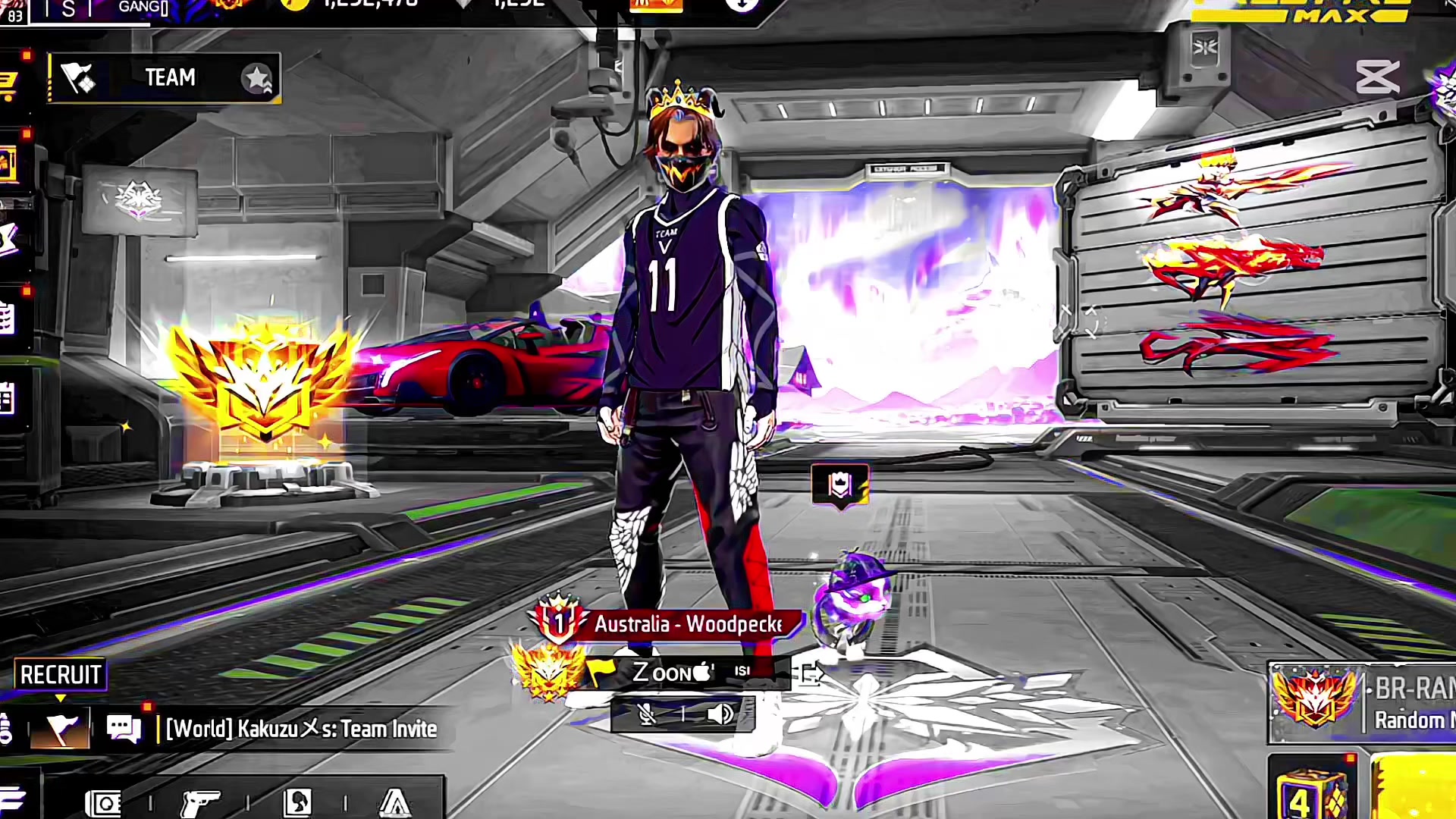Tap the star icon on TEAM bar
Image resolution: width=1456 pixels, height=819 pixels.
coord(256,77)
